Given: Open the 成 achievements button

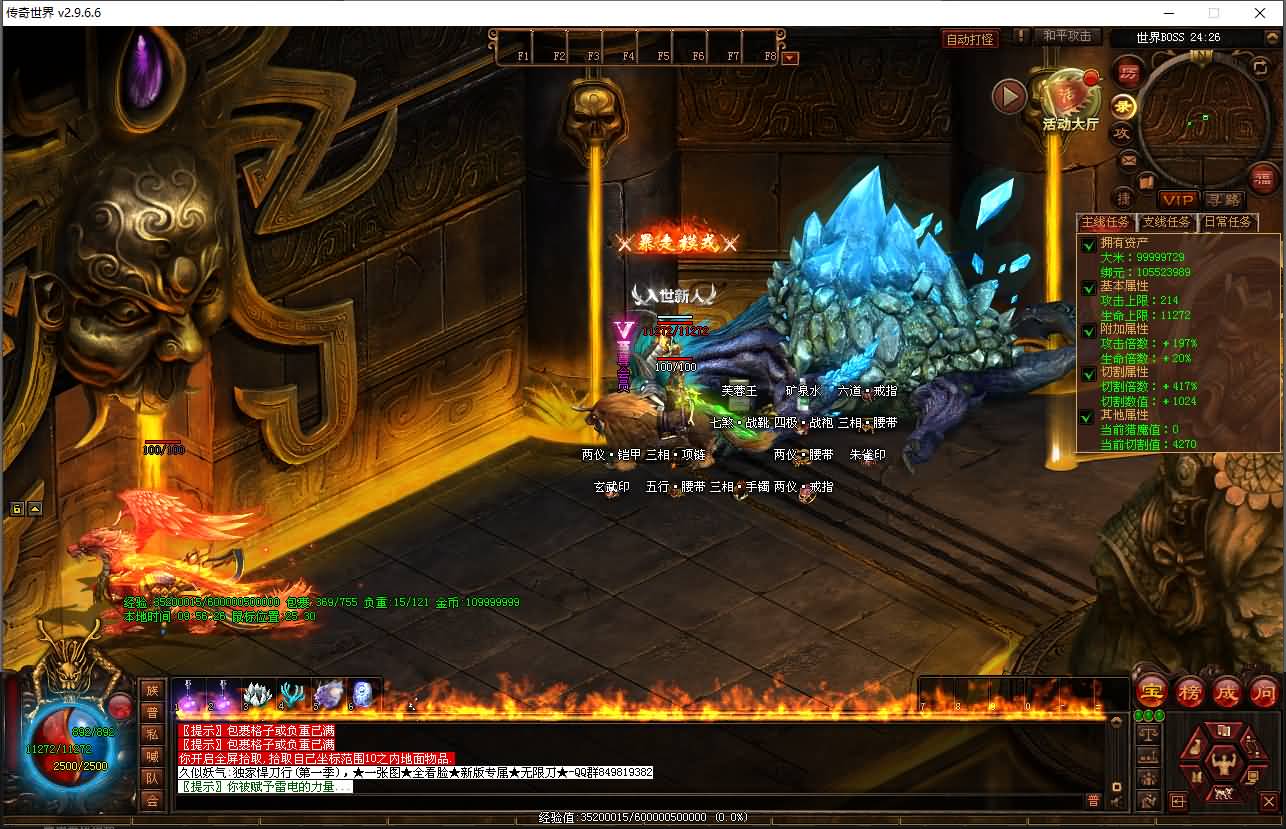Looking at the screenshot, I should pyautogui.click(x=1226, y=691).
